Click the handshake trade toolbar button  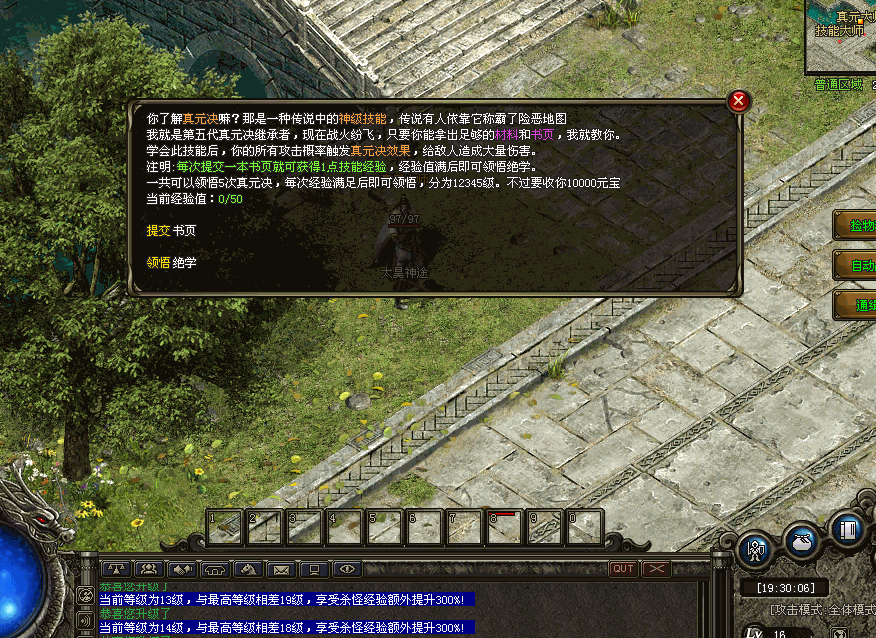point(182,569)
